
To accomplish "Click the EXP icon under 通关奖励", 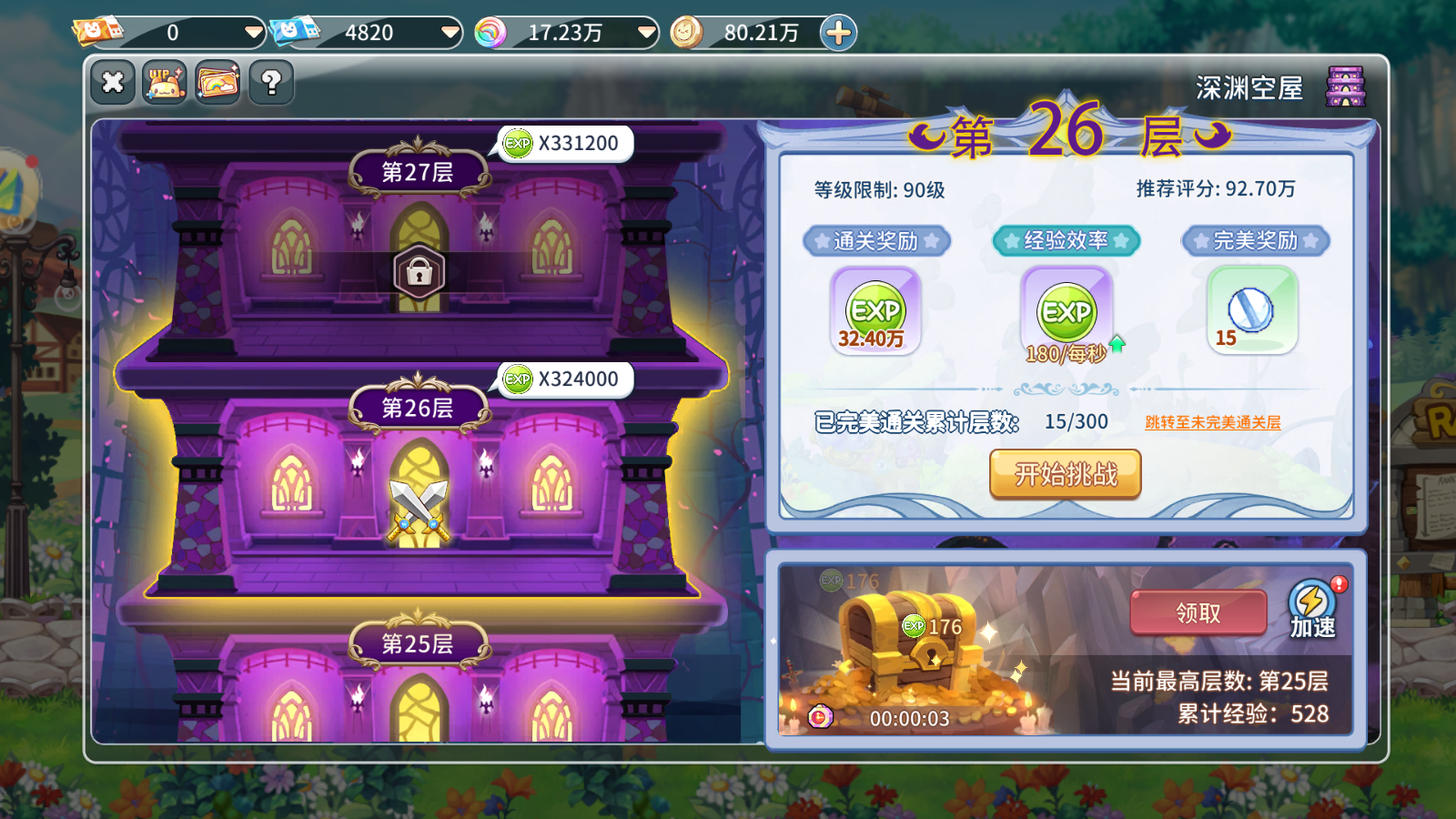I will [x=875, y=310].
